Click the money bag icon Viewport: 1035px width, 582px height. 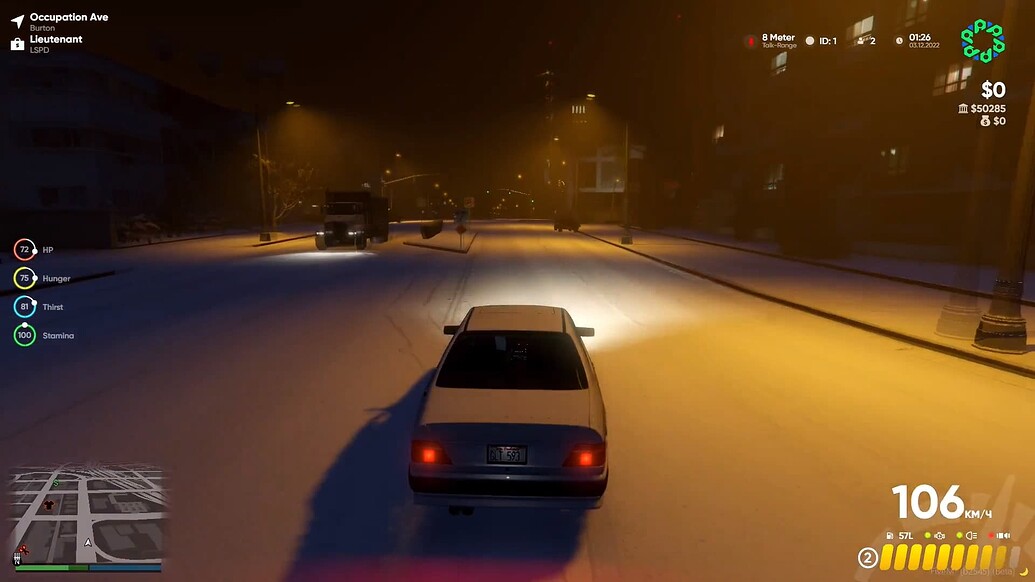(x=984, y=121)
